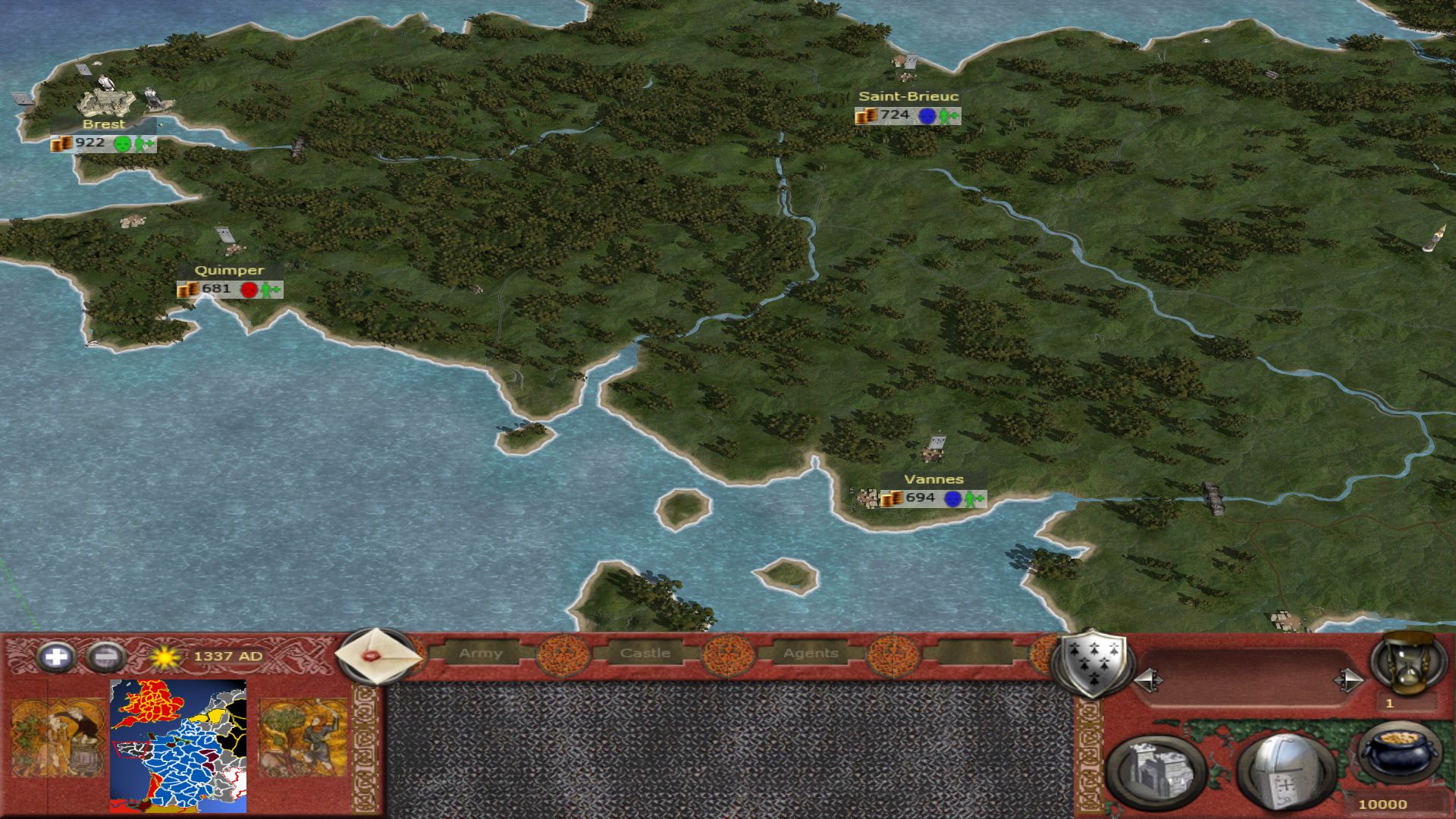Zoom out the minimap with minus button
This screenshot has height=819, width=1456.
point(106,657)
